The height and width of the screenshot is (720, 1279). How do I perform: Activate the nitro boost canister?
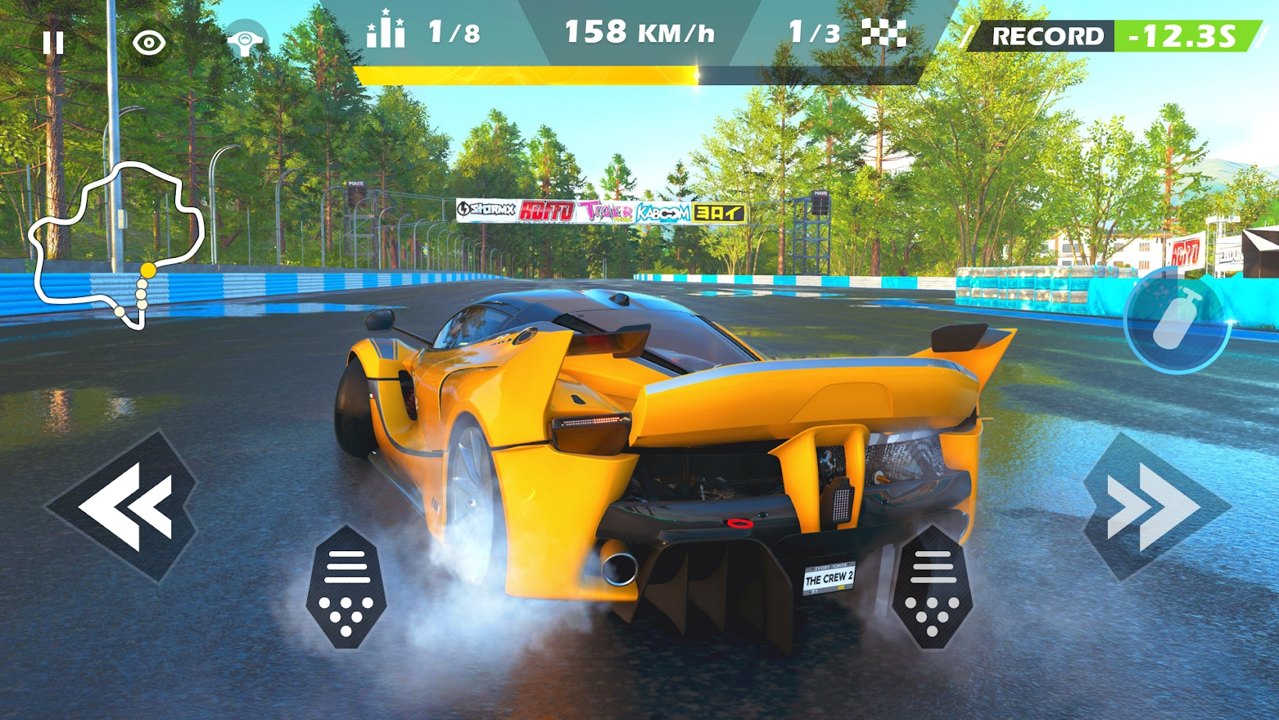click(x=1176, y=322)
